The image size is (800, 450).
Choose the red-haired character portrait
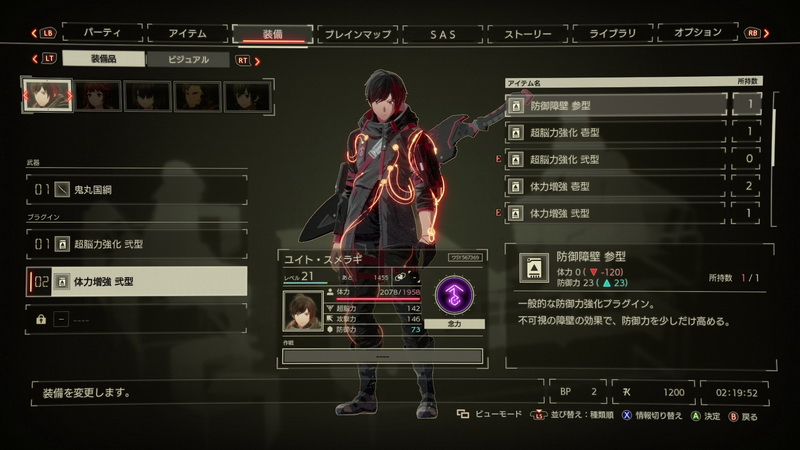click(97, 95)
